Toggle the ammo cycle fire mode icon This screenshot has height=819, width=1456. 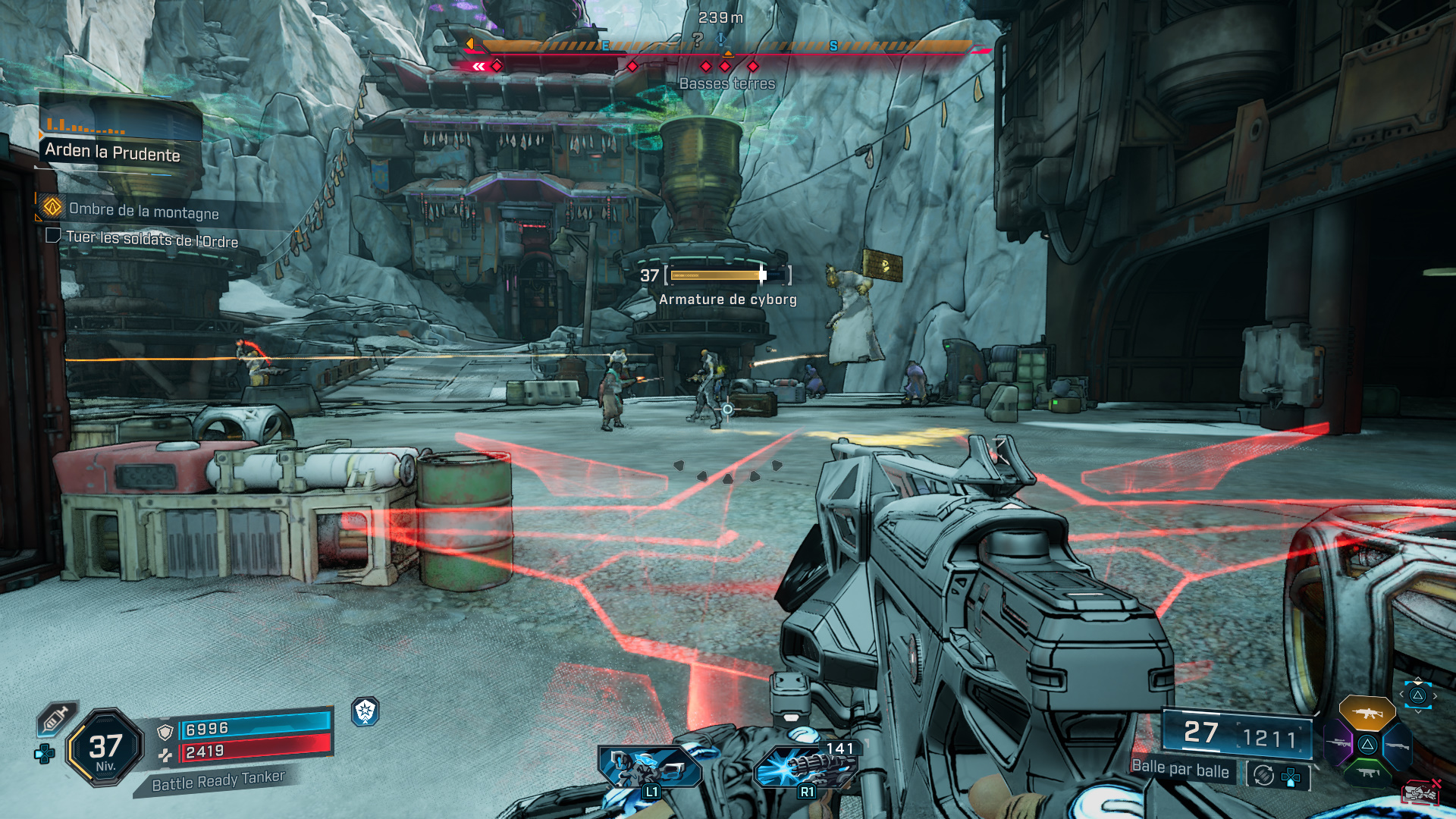coord(1263,775)
